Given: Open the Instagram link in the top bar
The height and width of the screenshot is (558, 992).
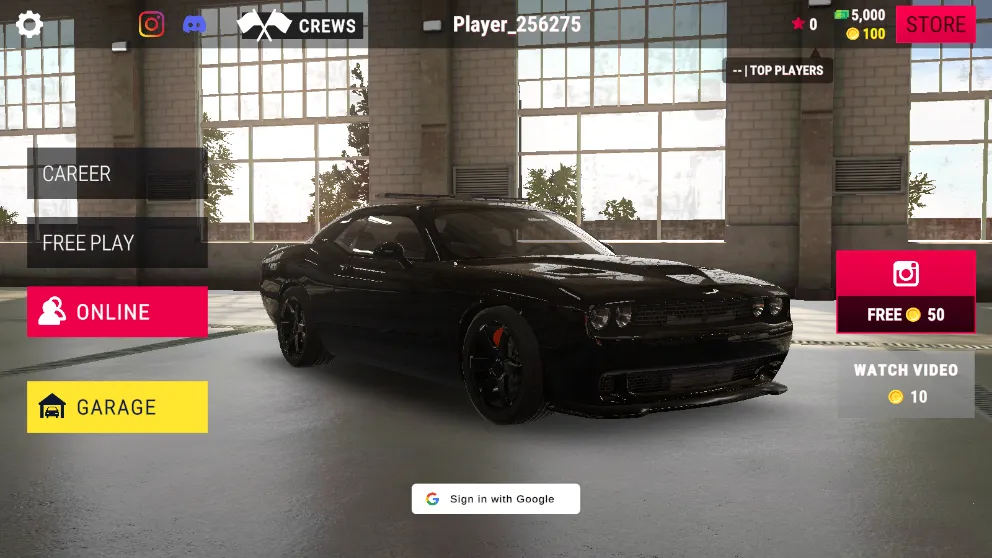Looking at the screenshot, I should click(151, 25).
